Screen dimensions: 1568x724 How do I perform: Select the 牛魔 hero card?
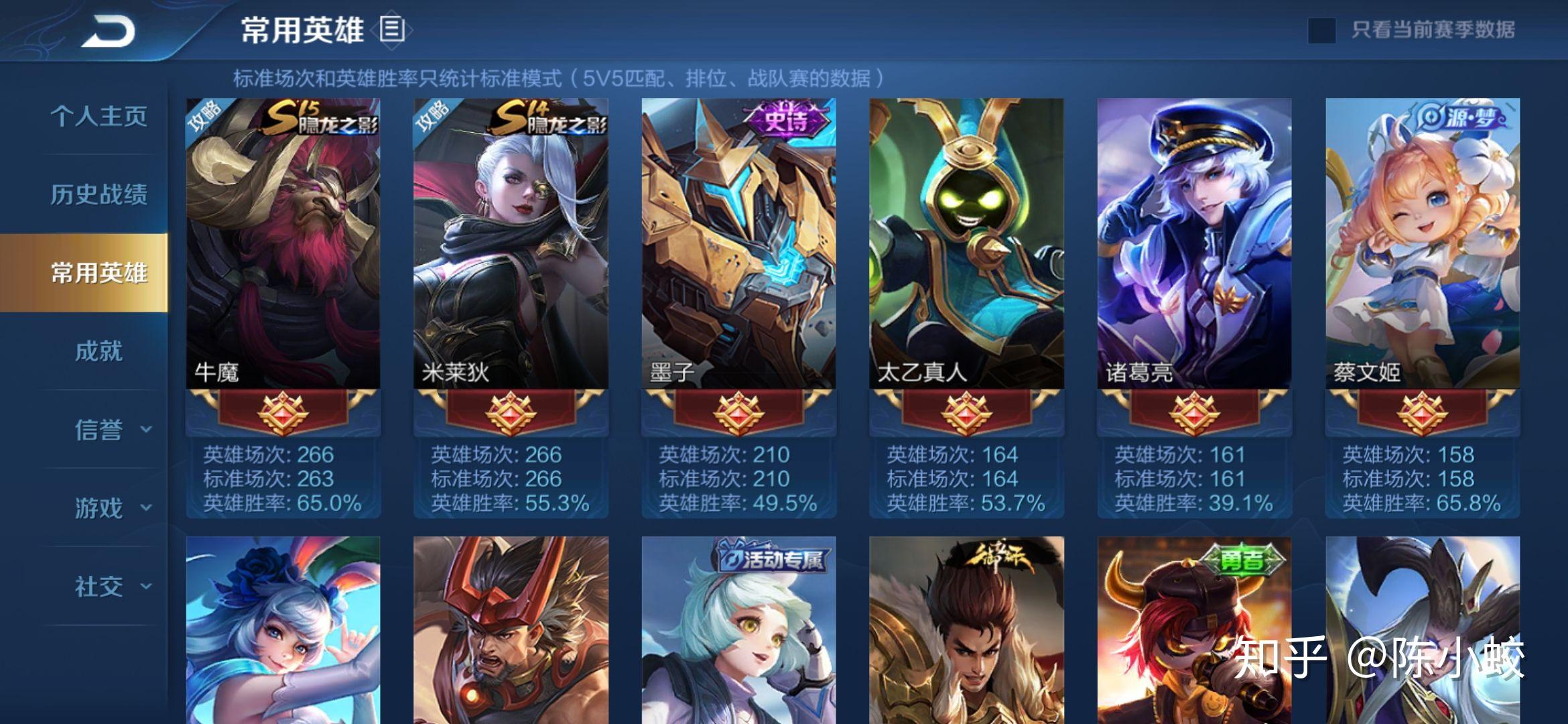pyautogui.click(x=283, y=255)
